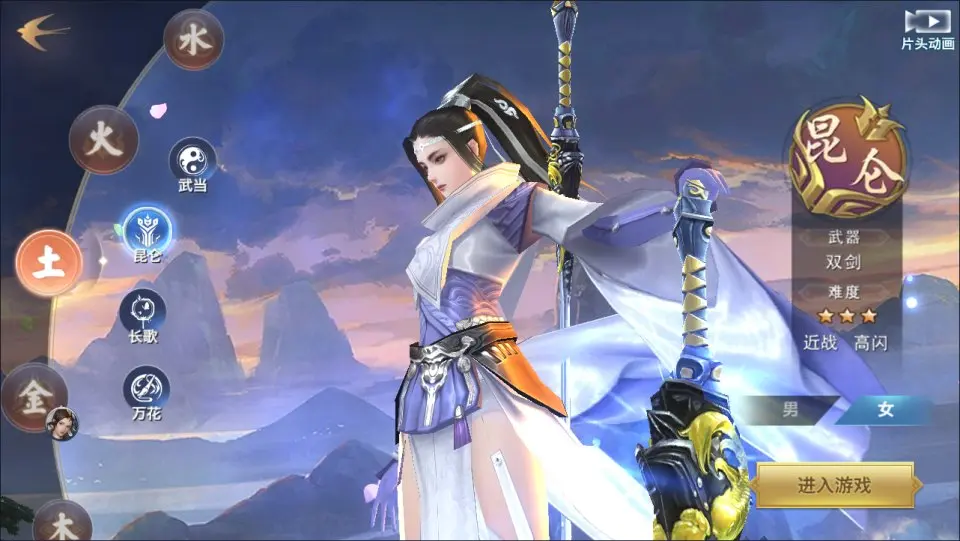Choose the 武当 Wudang sect
The width and height of the screenshot is (960, 541).
[192, 160]
